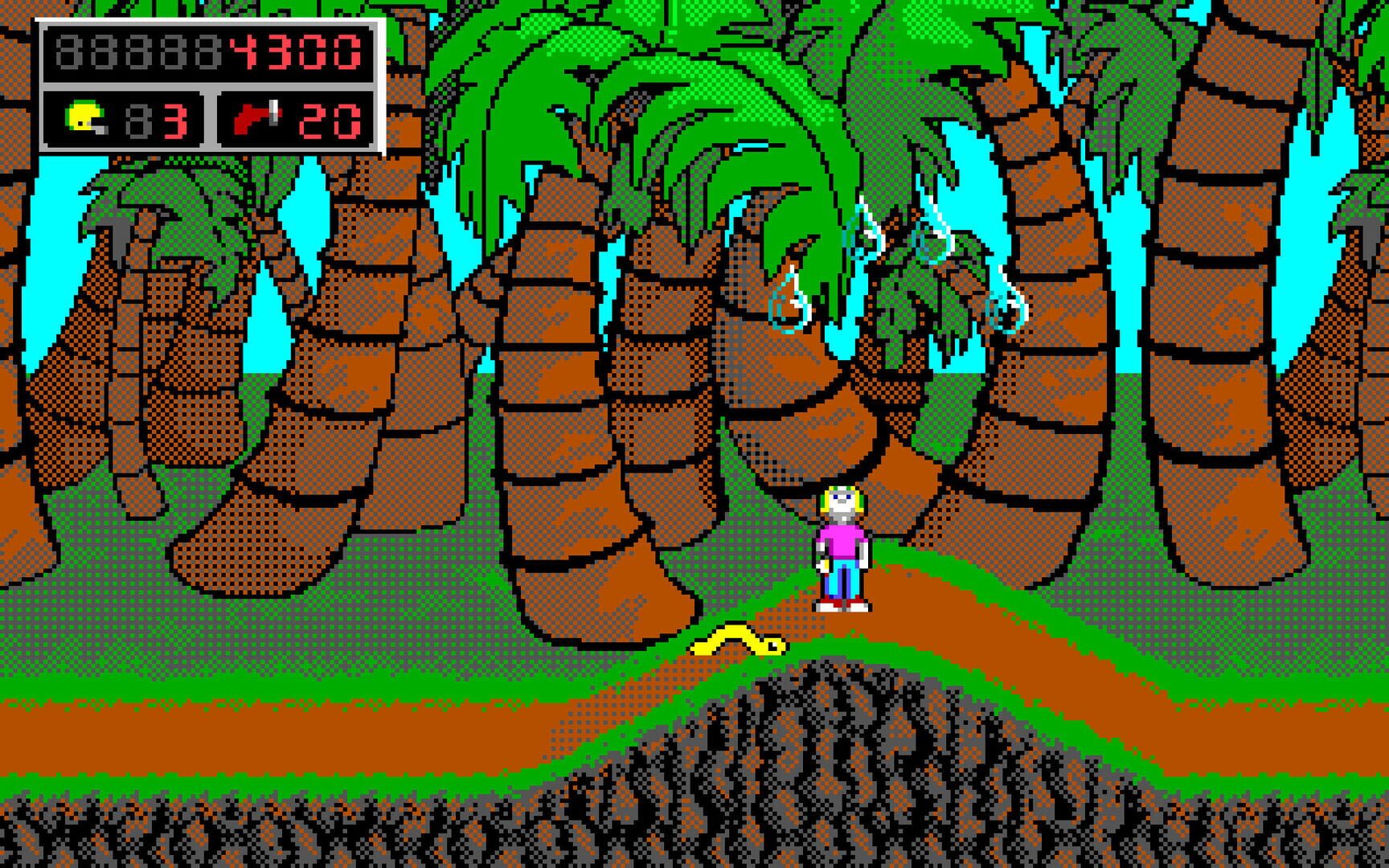Select the weapon display panel section

point(293,117)
